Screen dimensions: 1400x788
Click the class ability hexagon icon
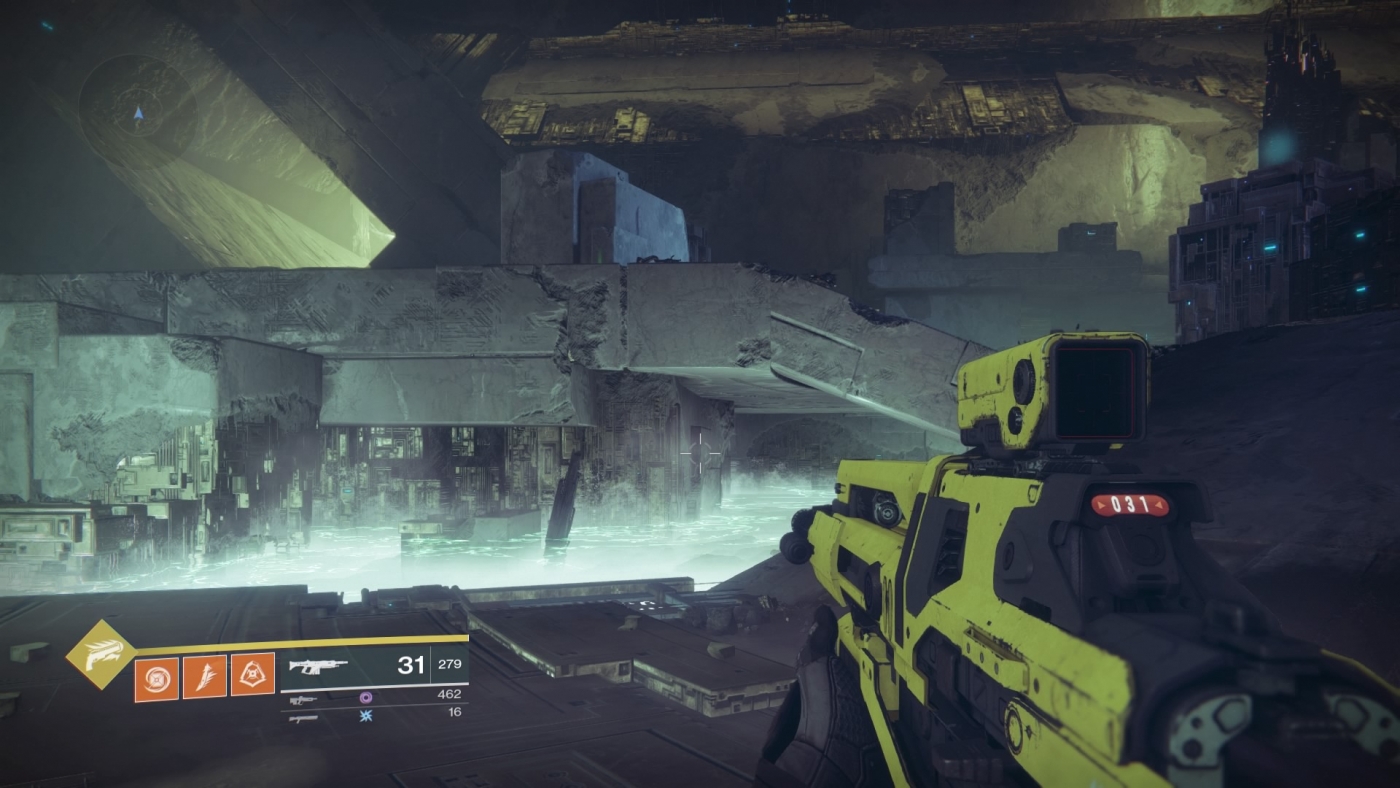click(252, 674)
